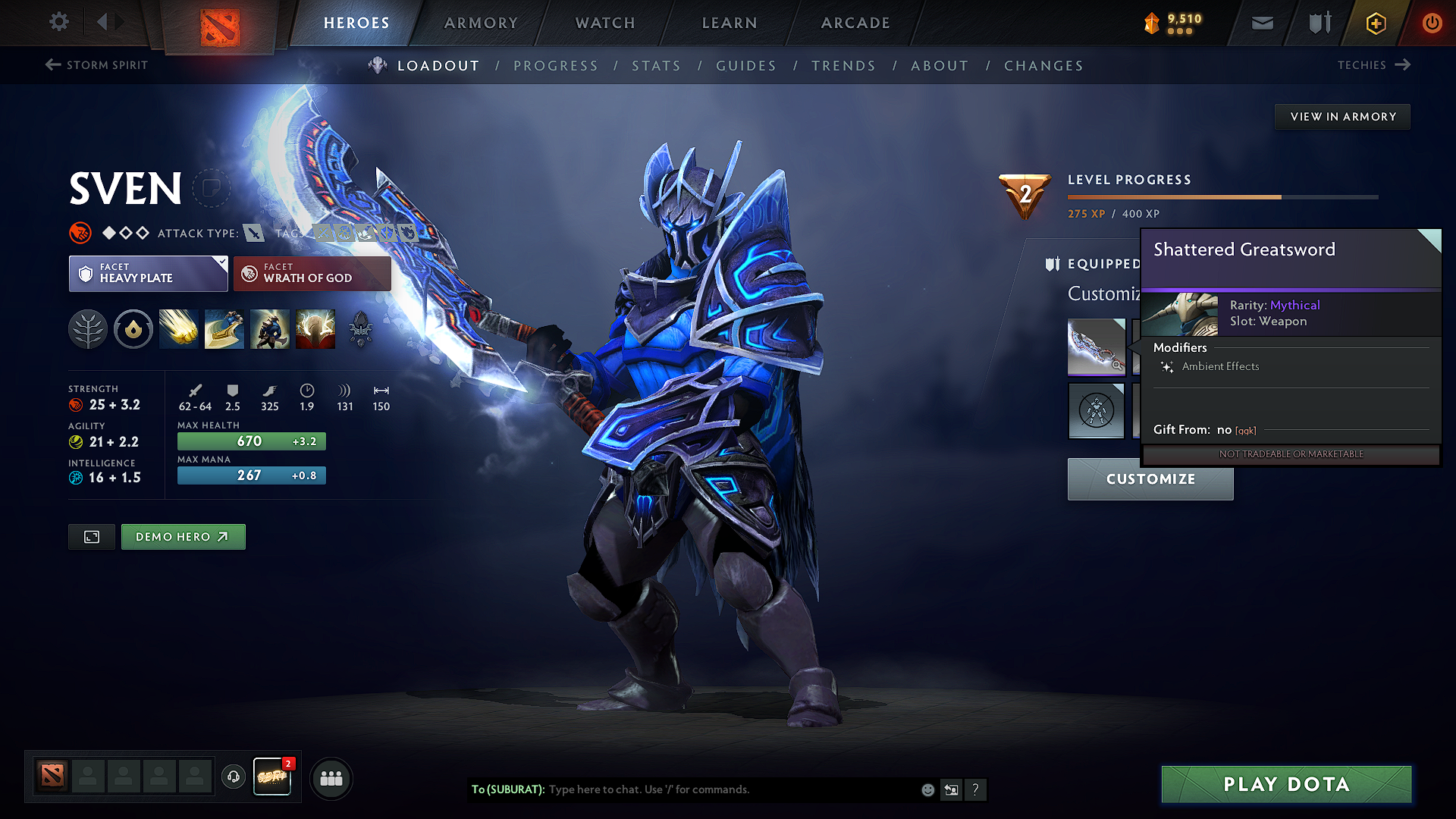View the God's Strength ultimate icon
This screenshot has height=819, width=1456.
point(315,328)
